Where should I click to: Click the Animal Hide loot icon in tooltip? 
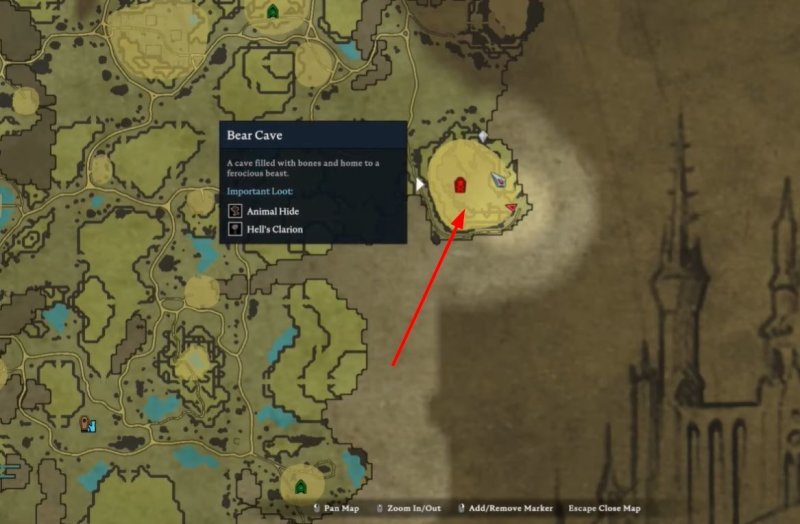click(x=235, y=211)
